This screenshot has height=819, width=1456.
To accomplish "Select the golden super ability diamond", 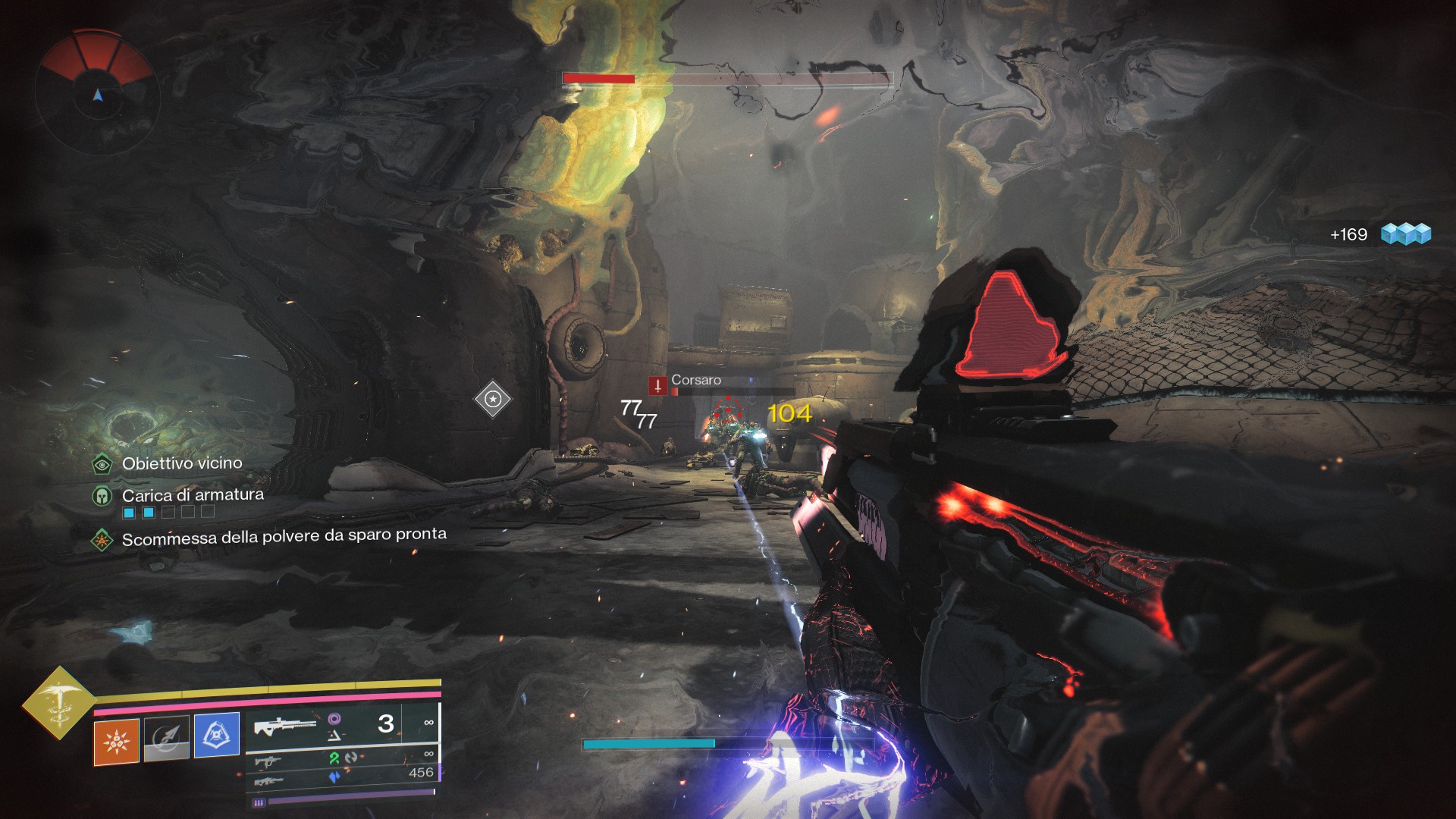I will (x=59, y=702).
